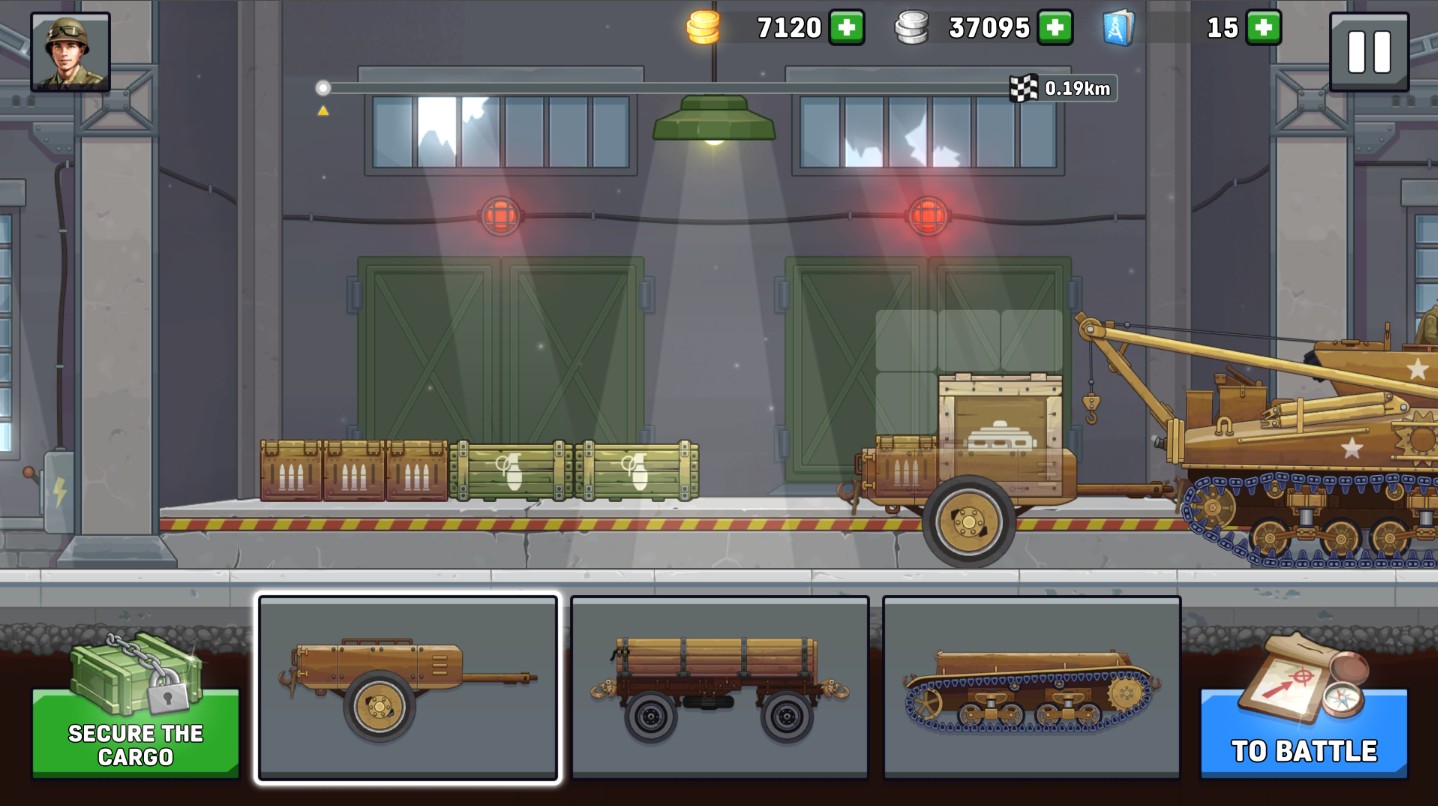
Task: Add more gold coins
Action: point(846,27)
